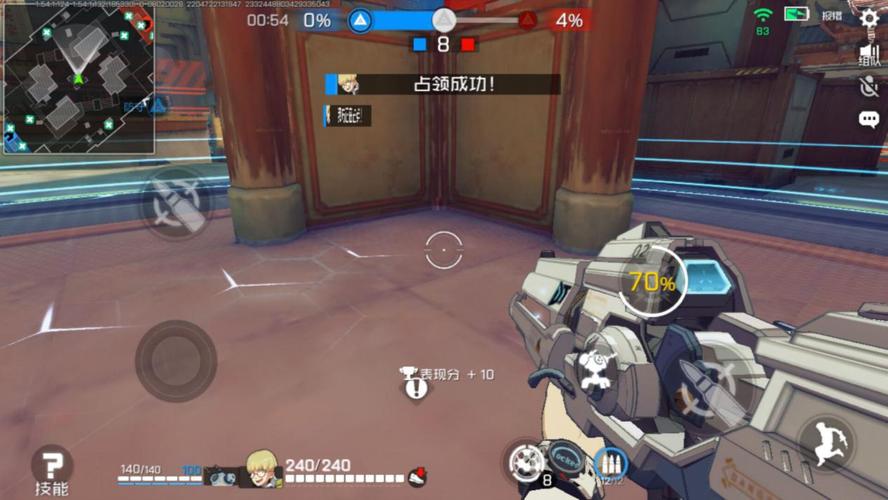Open the chat speech bubble
Image resolution: width=888 pixels, height=500 pixels.
868,120
